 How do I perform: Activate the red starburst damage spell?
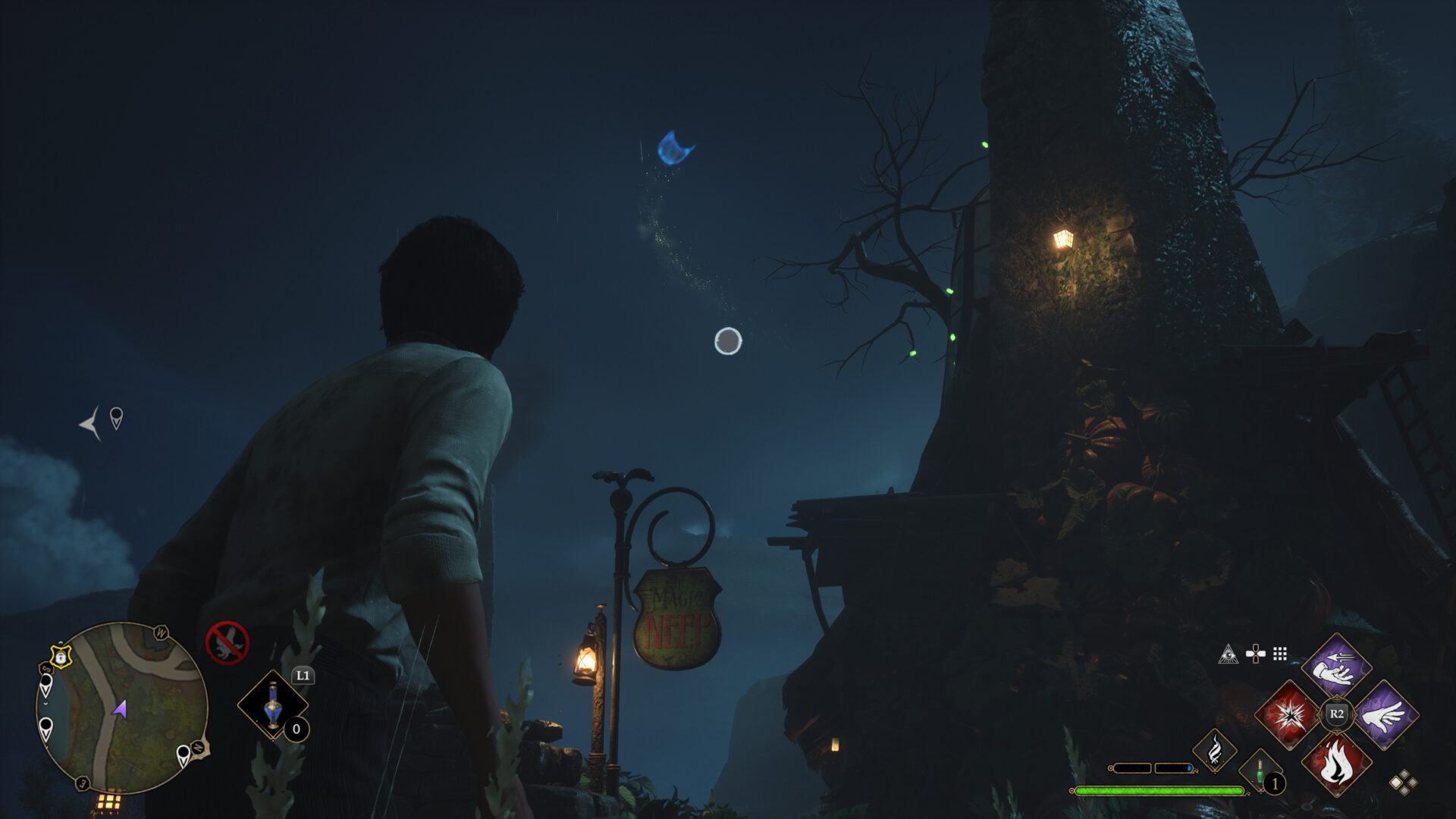click(x=1289, y=714)
